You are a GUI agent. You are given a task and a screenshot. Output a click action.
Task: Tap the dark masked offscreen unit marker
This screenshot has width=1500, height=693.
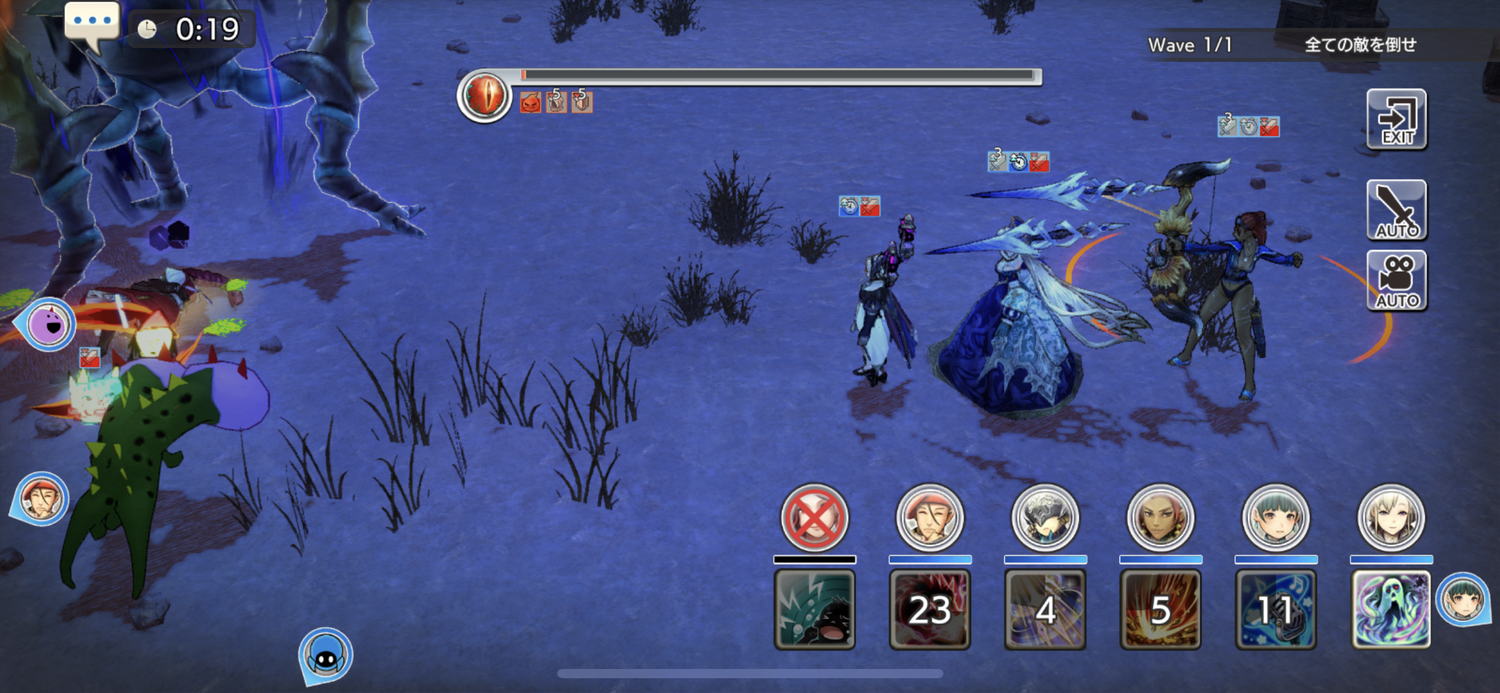pos(326,655)
